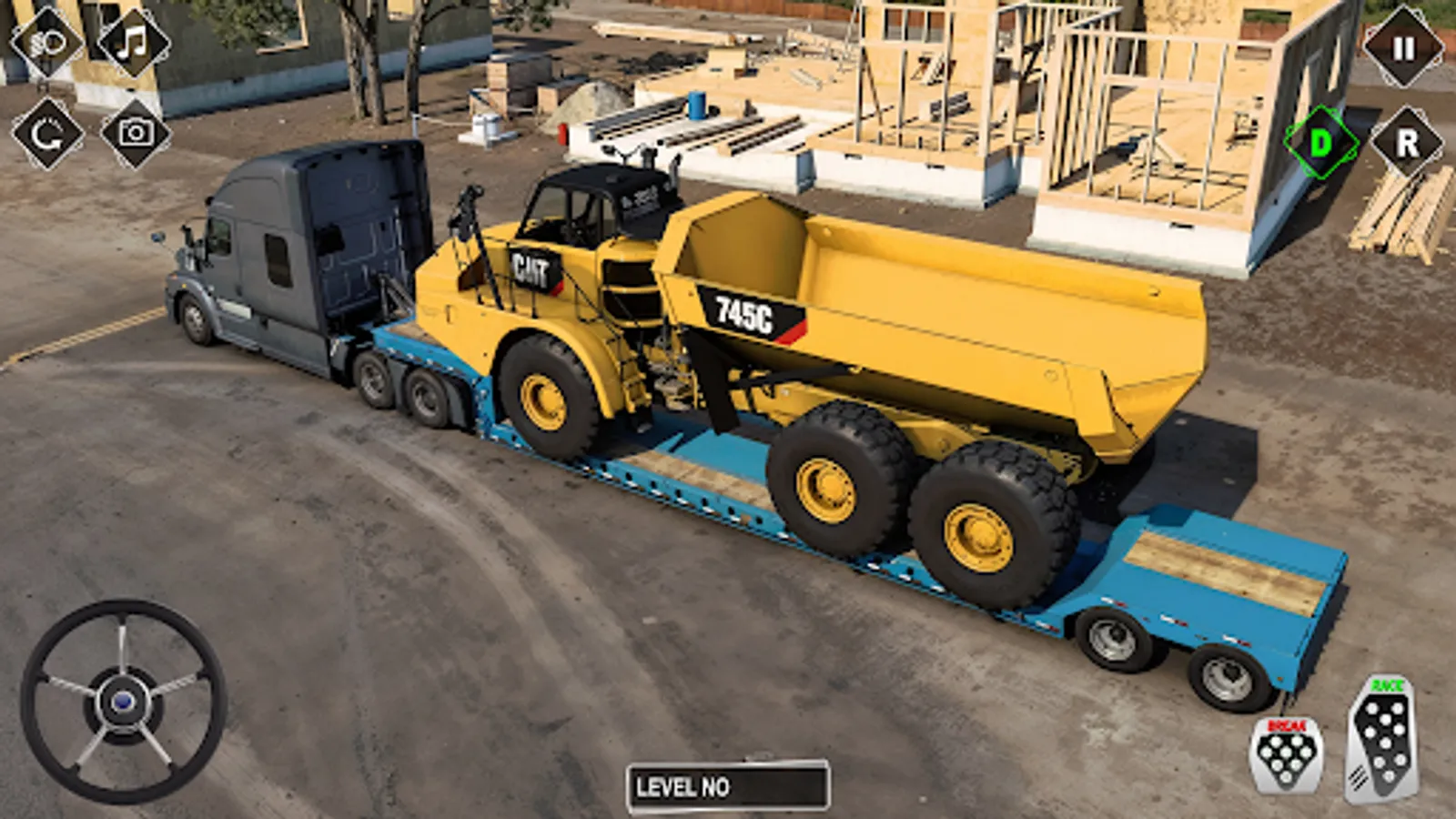The width and height of the screenshot is (1456, 819).
Task: Mute the game music note icon
Action: click(x=130, y=43)
